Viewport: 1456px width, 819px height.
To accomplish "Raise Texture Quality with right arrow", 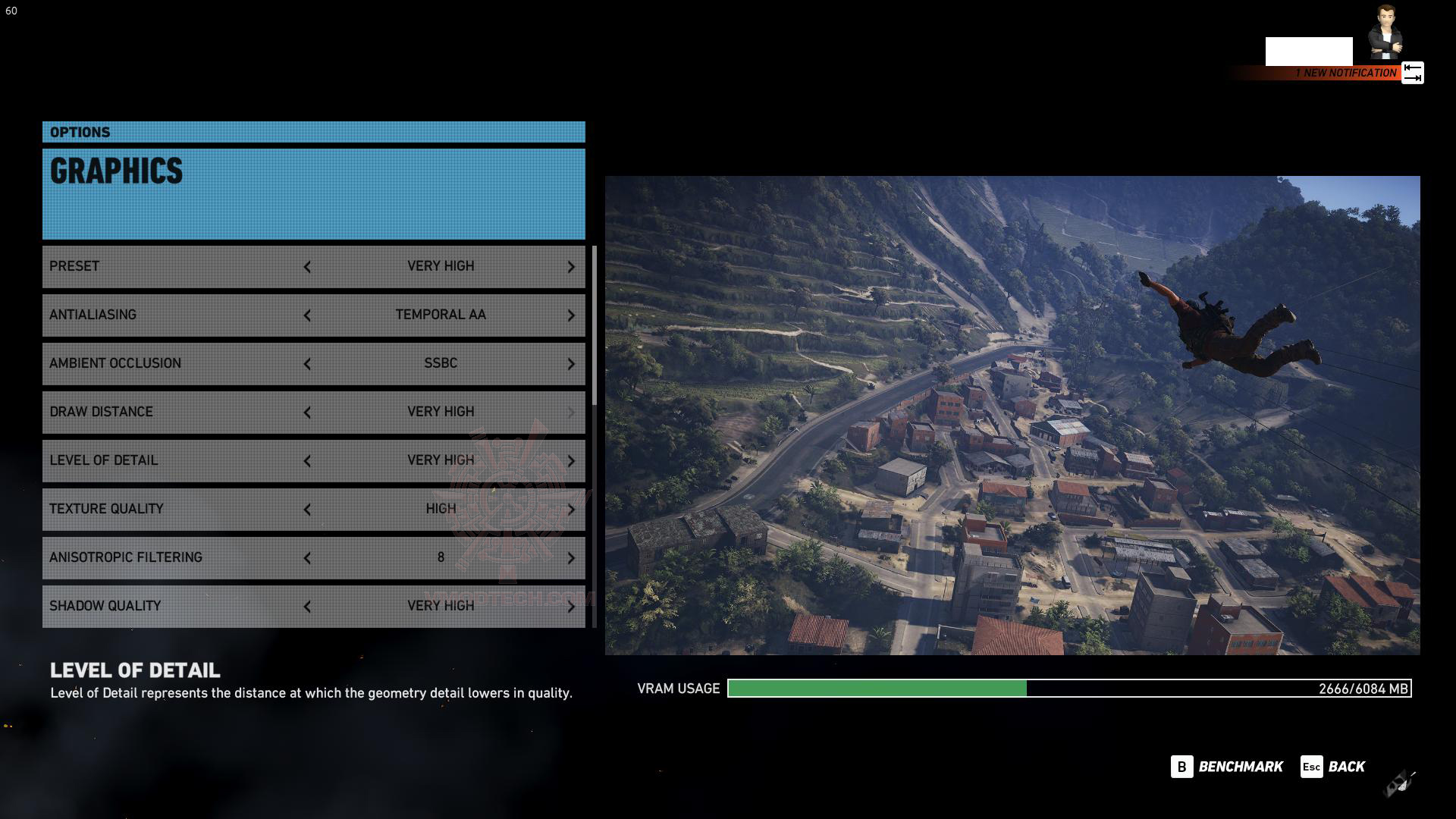I will 571,510.
